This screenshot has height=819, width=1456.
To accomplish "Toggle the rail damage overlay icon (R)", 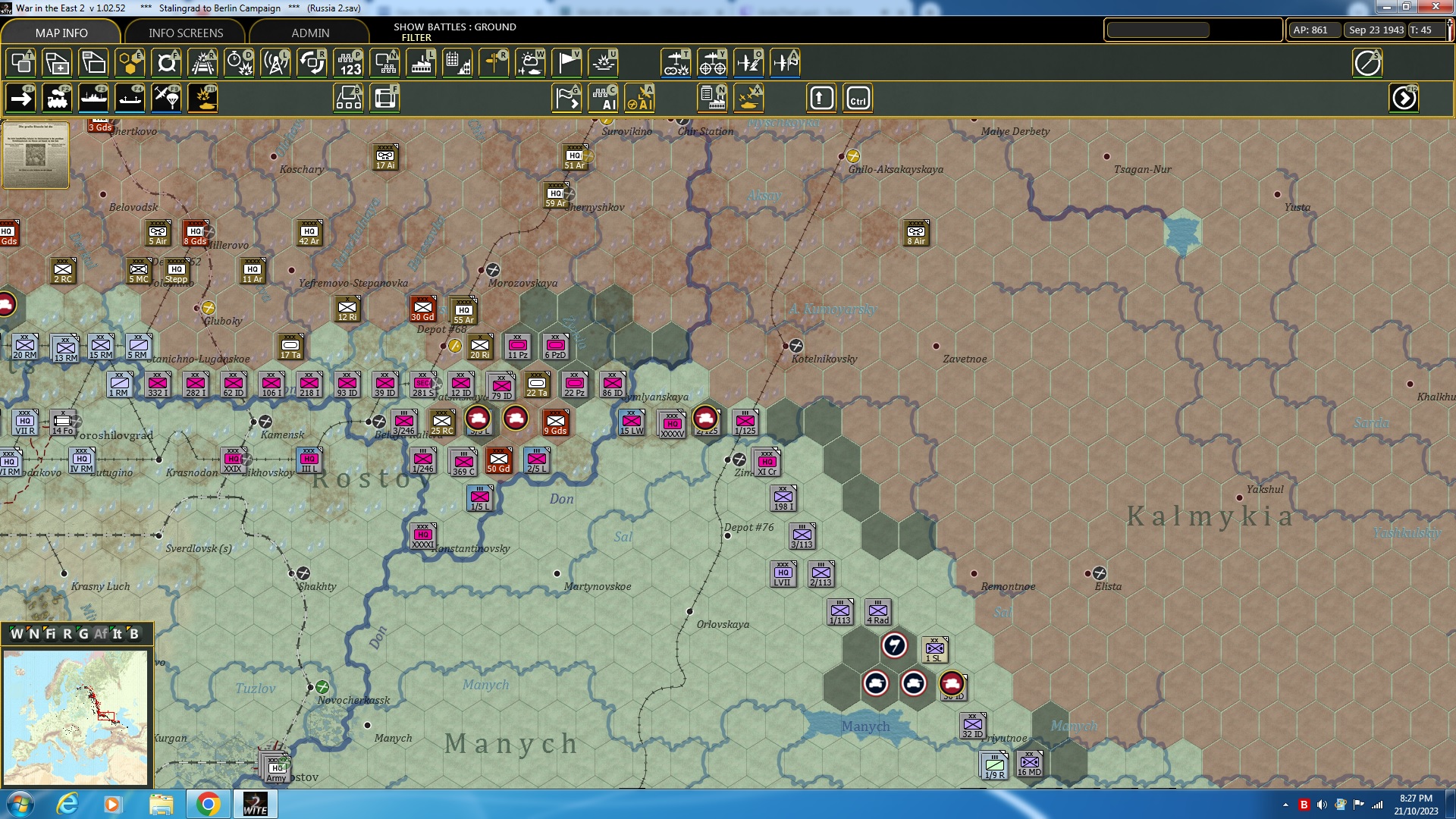I will click(x=202, y=63).
